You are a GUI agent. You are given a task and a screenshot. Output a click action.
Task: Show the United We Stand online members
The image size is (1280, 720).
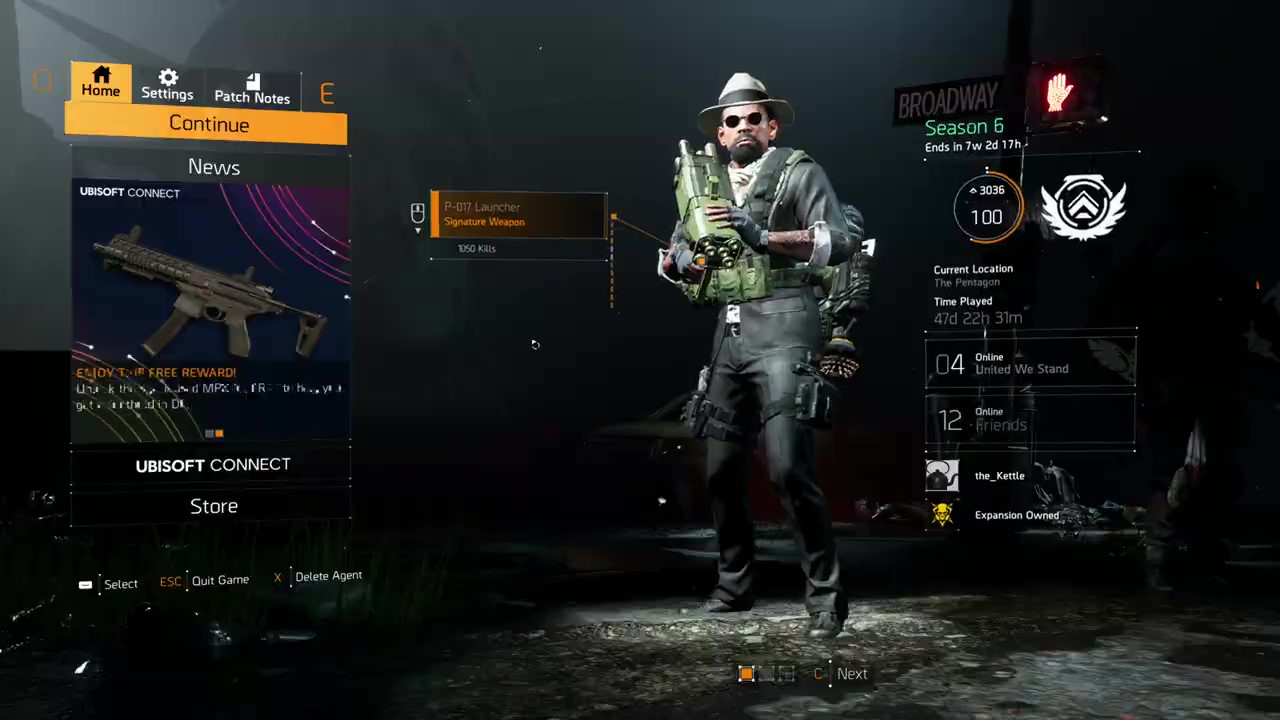[1030, 363]
